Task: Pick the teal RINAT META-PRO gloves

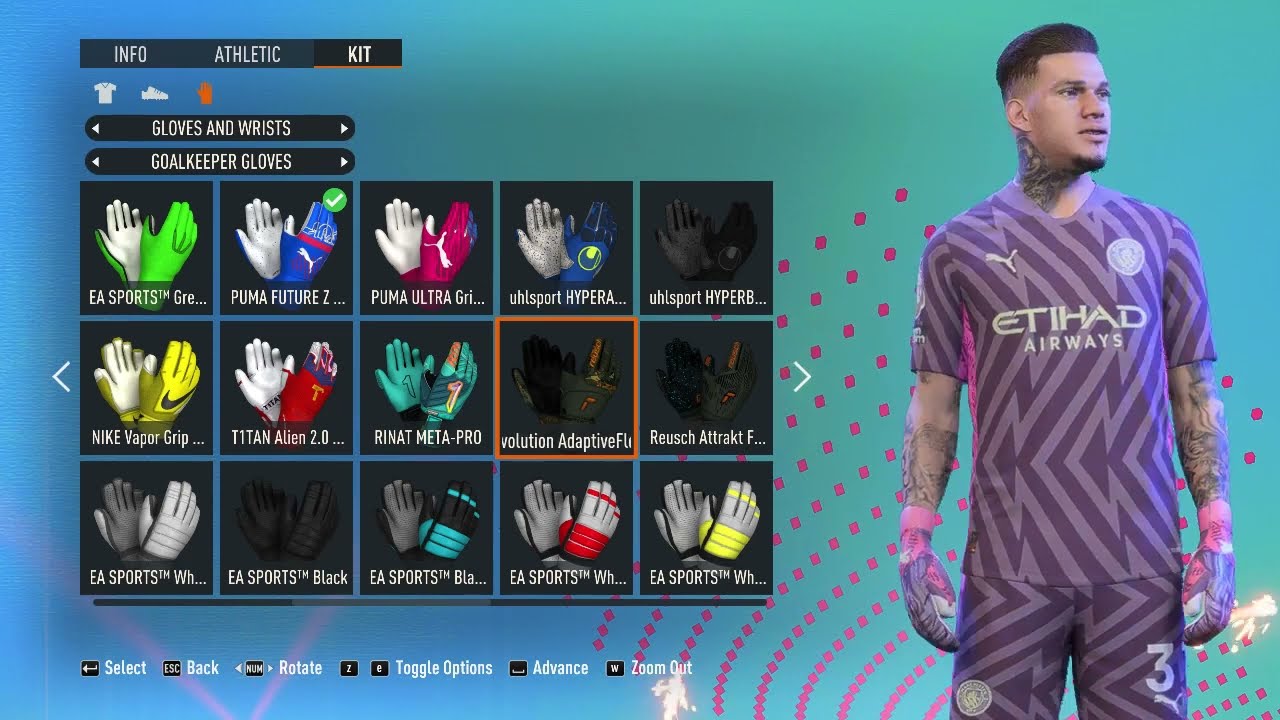Action: [x=426, y=387]
